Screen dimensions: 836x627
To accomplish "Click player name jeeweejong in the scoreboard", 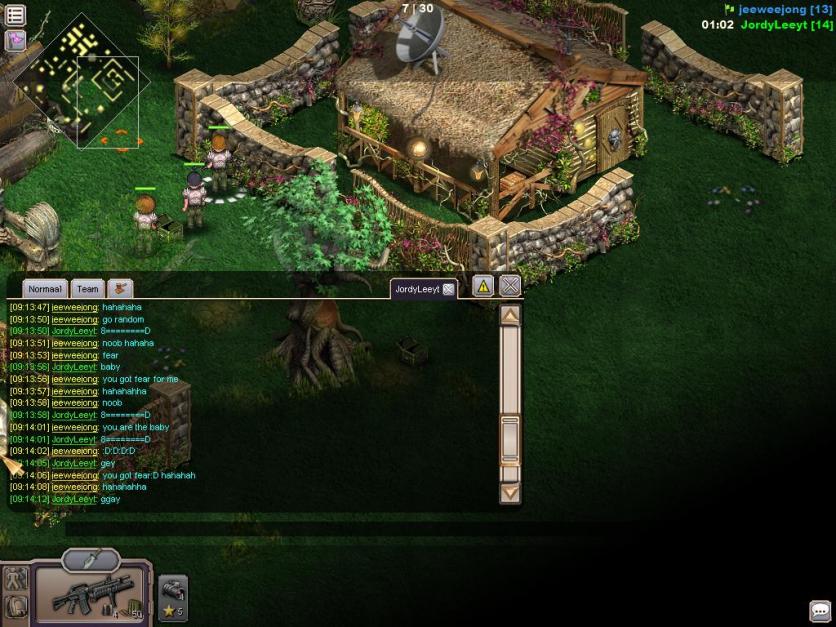I will (x=772, y=9).
